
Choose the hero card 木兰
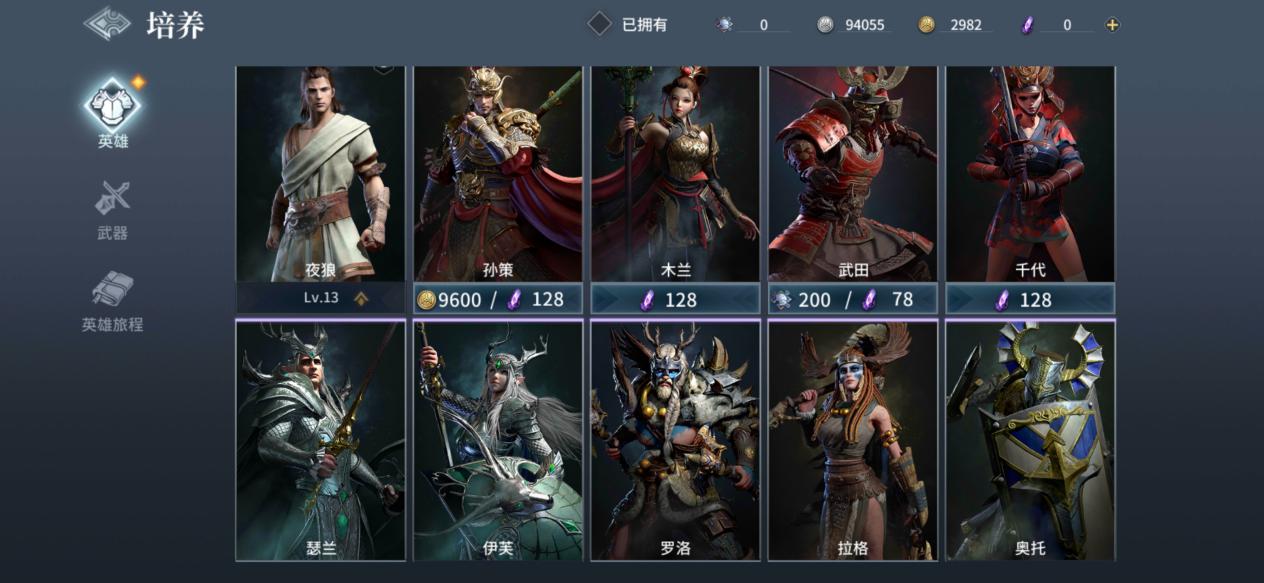pyautogui.click(x=676, y=175)
